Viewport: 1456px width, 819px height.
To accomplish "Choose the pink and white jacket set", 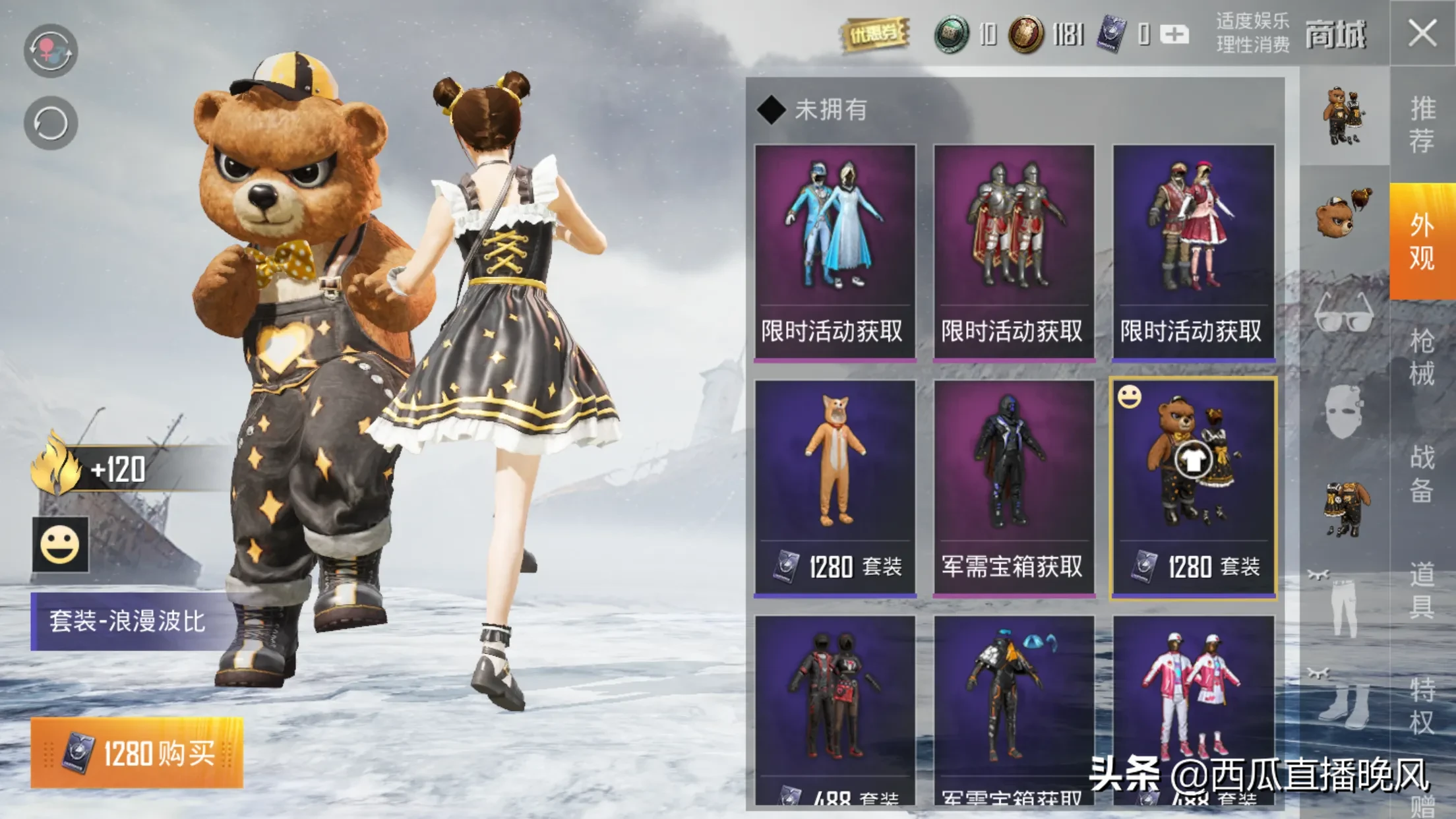I will (x=1194, y=709).
